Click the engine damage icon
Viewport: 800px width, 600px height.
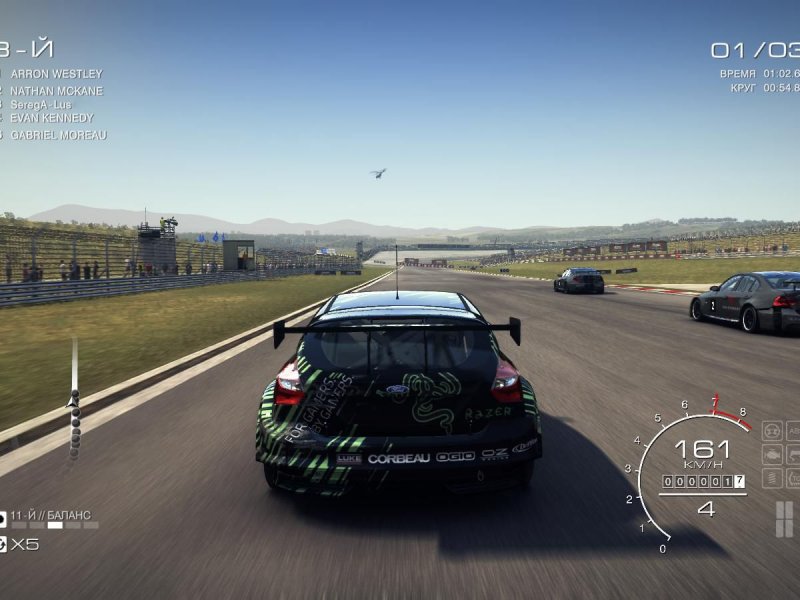tap(771, 455)
